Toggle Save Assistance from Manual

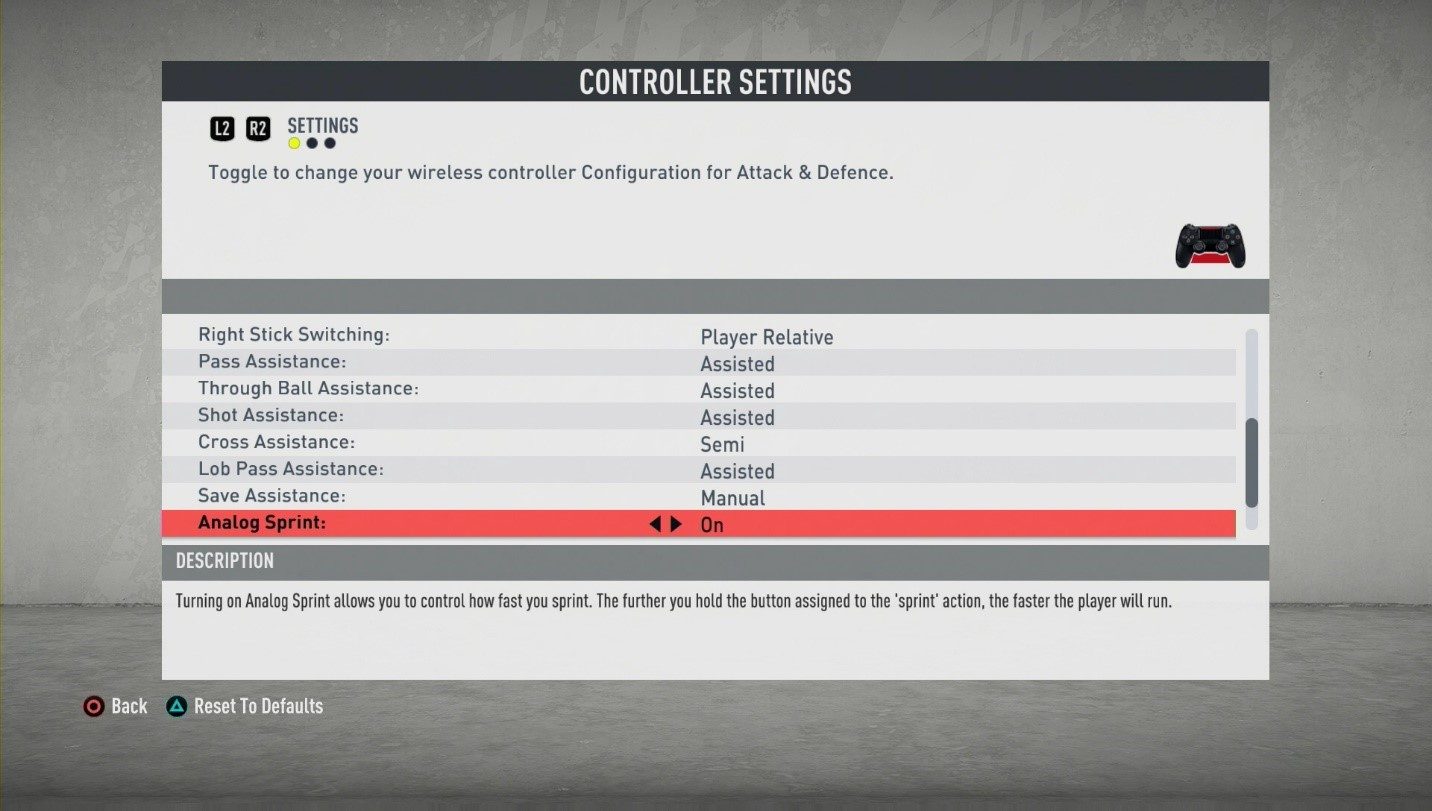pyautogui.click(x=734, y=497)
